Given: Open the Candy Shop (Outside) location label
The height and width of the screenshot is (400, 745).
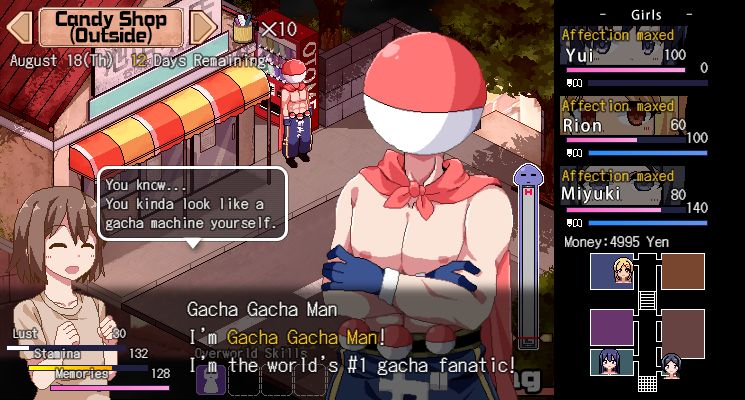Looking at the screenshot, I should coord(110,27).
